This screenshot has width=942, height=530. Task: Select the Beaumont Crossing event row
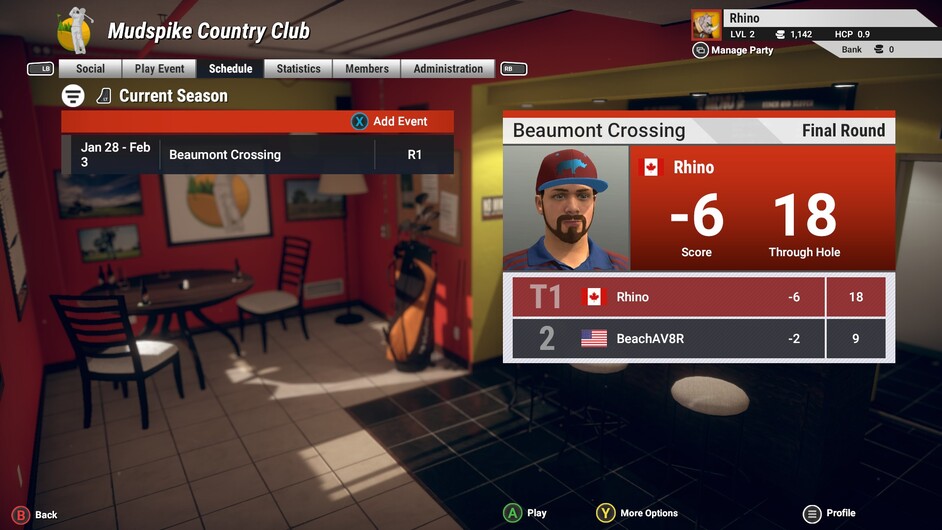point(257,155)
